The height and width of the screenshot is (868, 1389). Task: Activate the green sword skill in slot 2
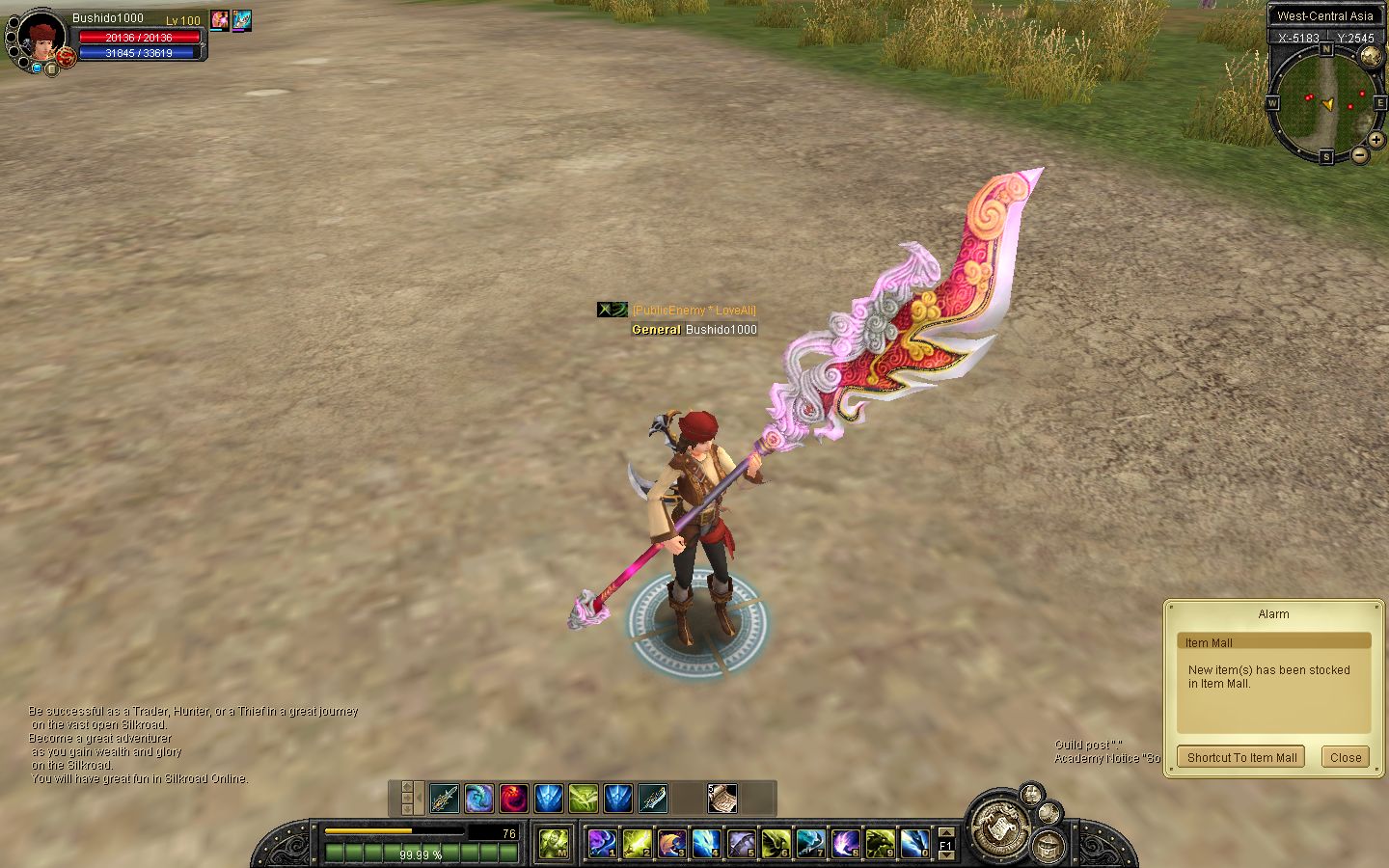(637, 844)
